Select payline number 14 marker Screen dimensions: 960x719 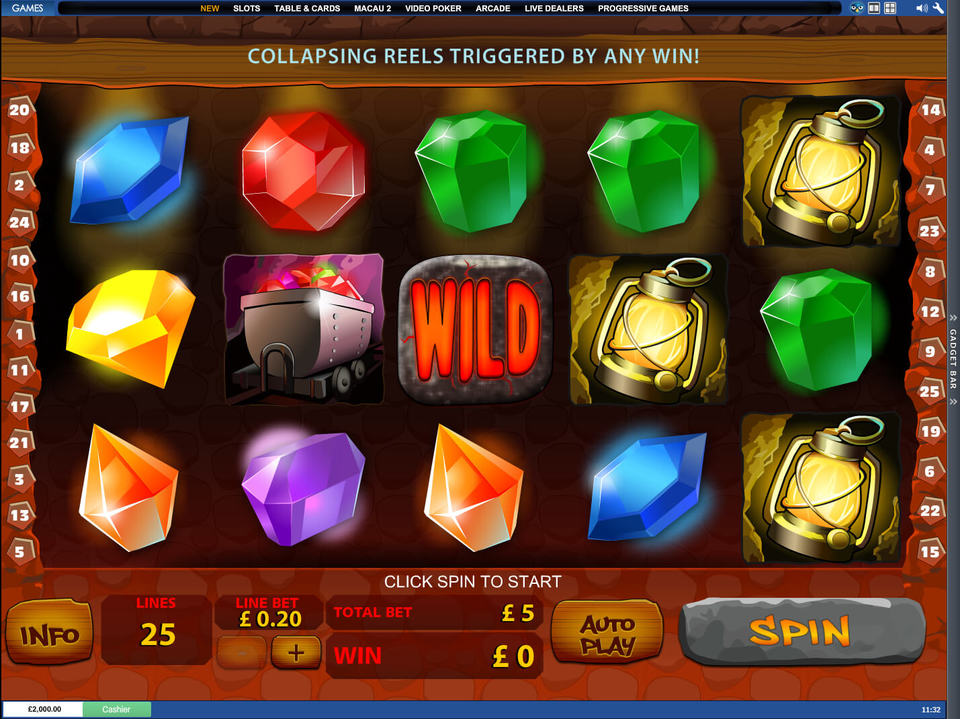(930, 110)
